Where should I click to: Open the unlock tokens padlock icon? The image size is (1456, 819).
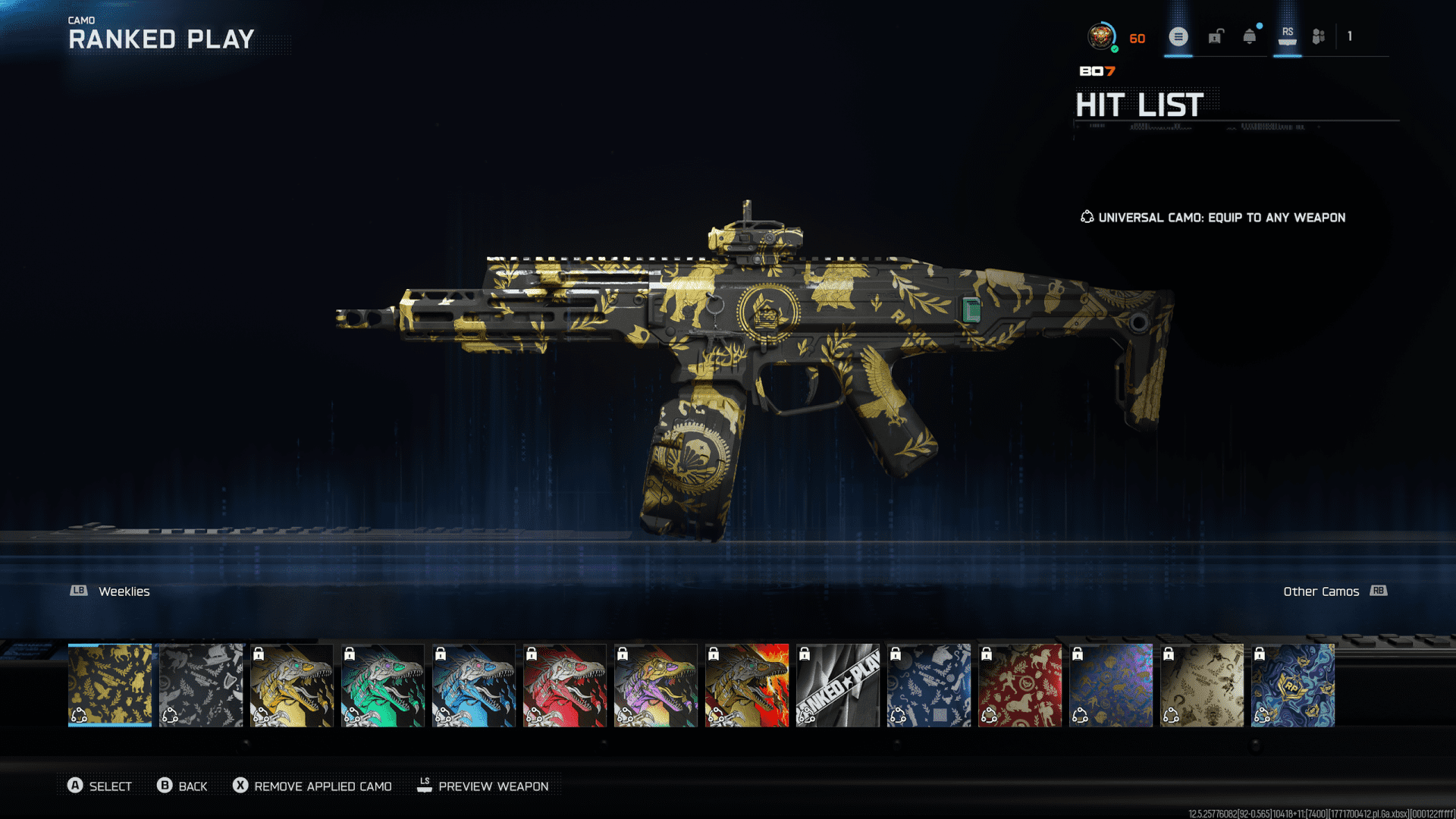click(x=1216, y=36)
